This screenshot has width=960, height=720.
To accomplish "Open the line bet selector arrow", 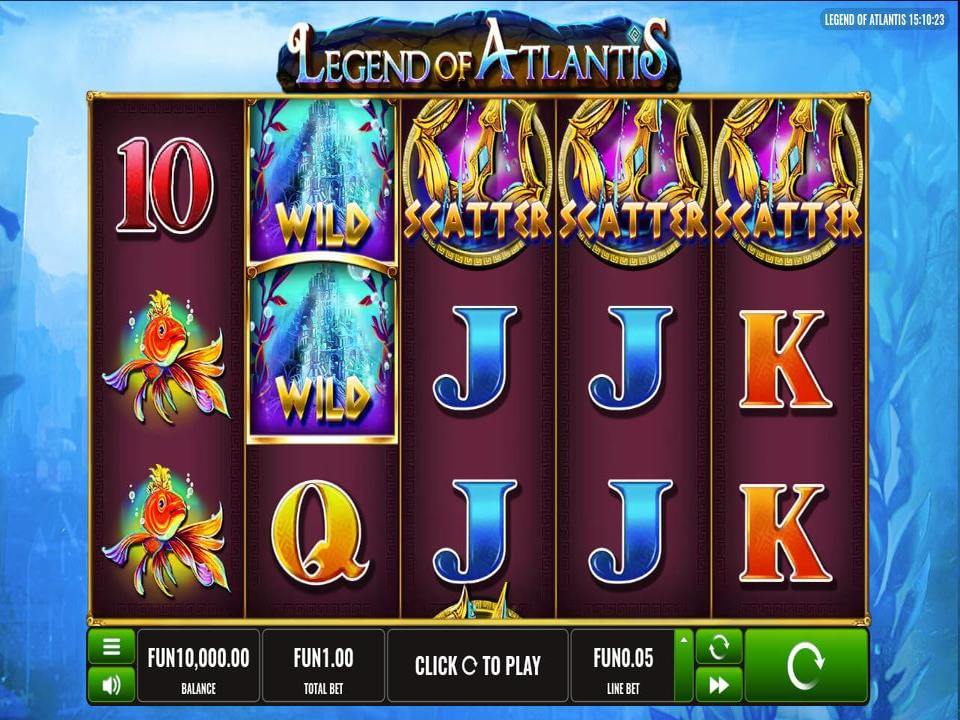I will point(684,640).
